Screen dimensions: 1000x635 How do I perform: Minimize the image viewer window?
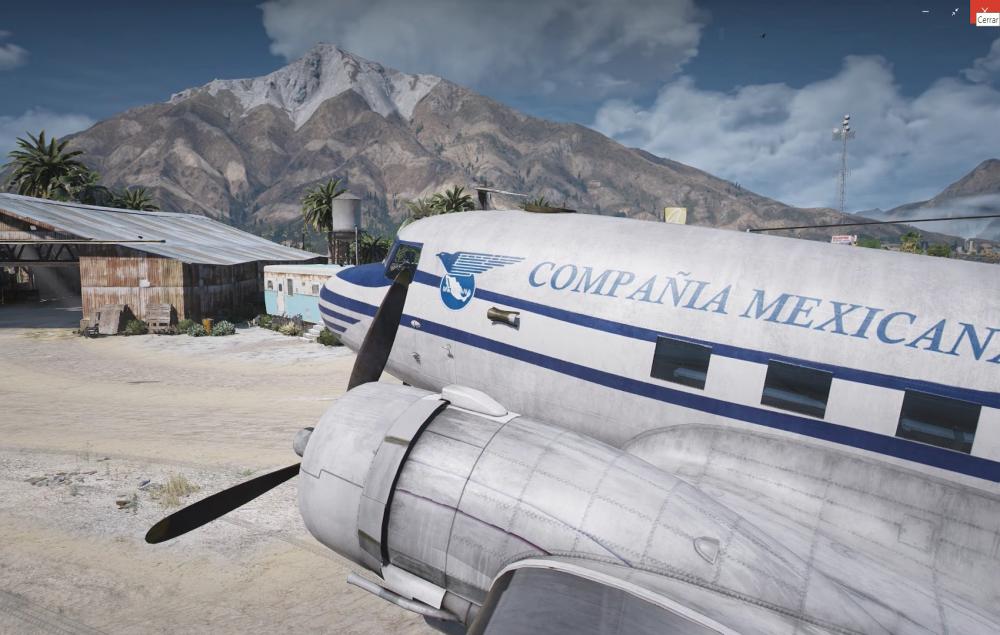click(925, 11)
